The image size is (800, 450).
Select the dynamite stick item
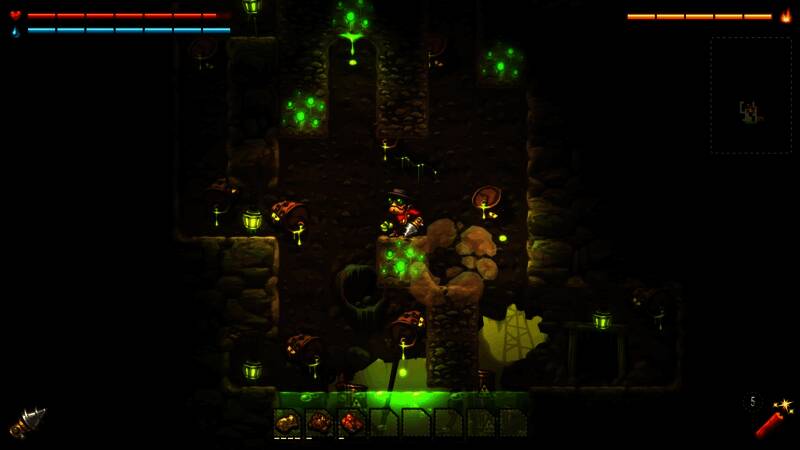tap(770, 418)
